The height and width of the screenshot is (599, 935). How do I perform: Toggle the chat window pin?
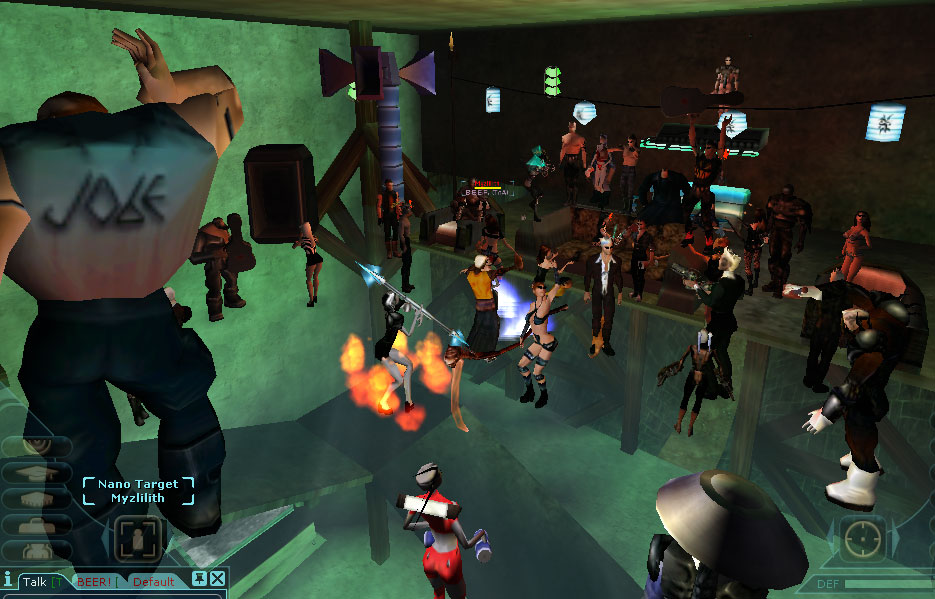click(200, 579)
